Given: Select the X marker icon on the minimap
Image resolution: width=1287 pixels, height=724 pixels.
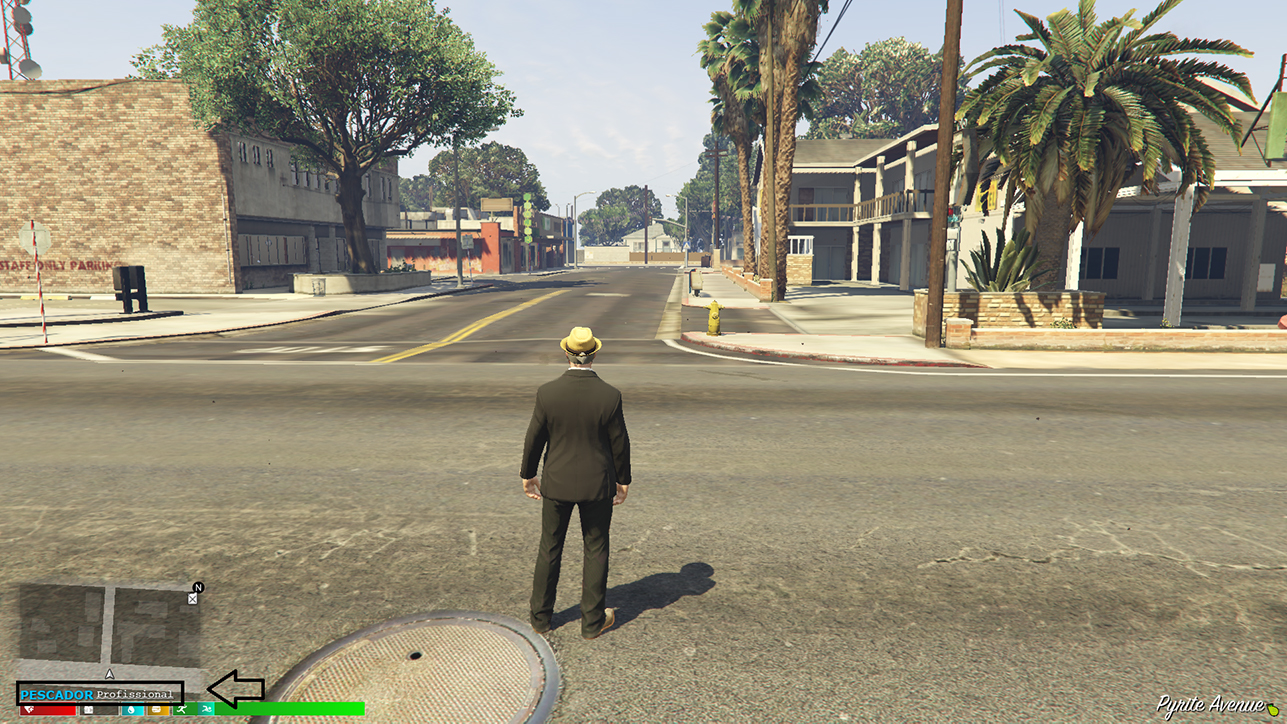Looking at the screenshot, I should 191,600.
